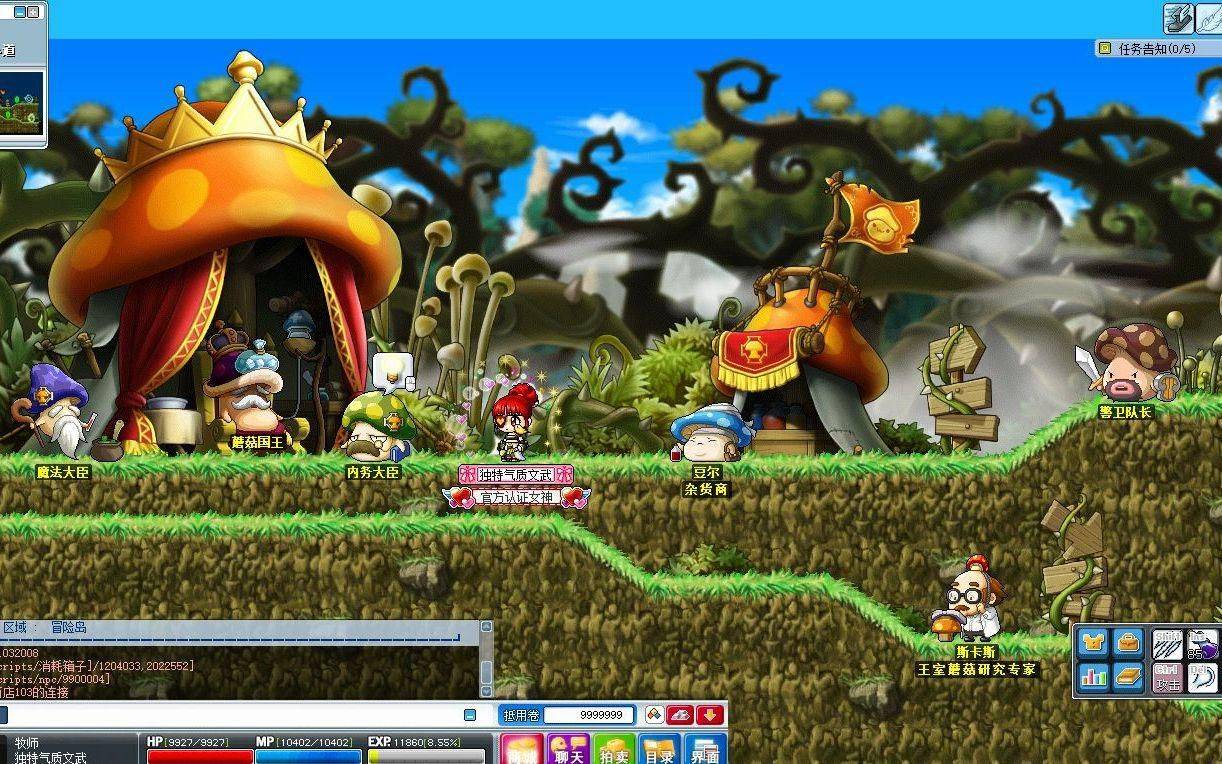Open the skill book icon
The image size is (1222, 764).
pos(1128,677)
